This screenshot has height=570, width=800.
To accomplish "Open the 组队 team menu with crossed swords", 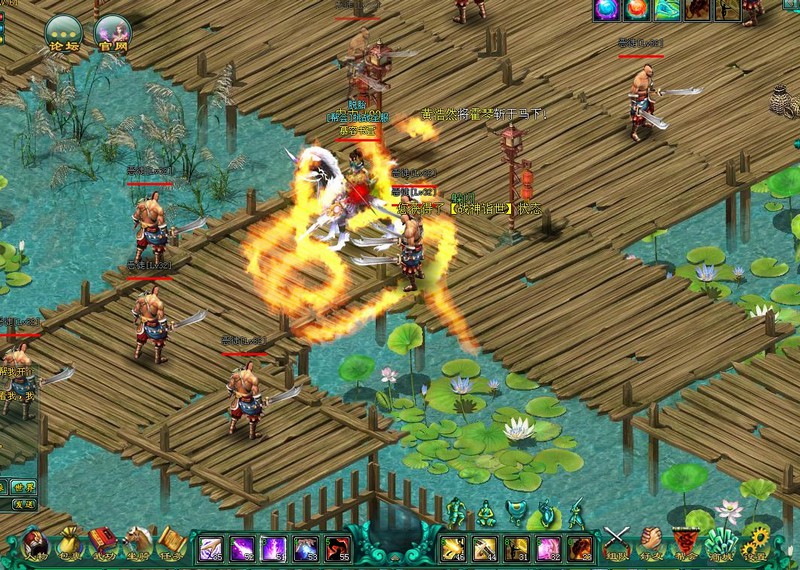I will tap(616, 542).
